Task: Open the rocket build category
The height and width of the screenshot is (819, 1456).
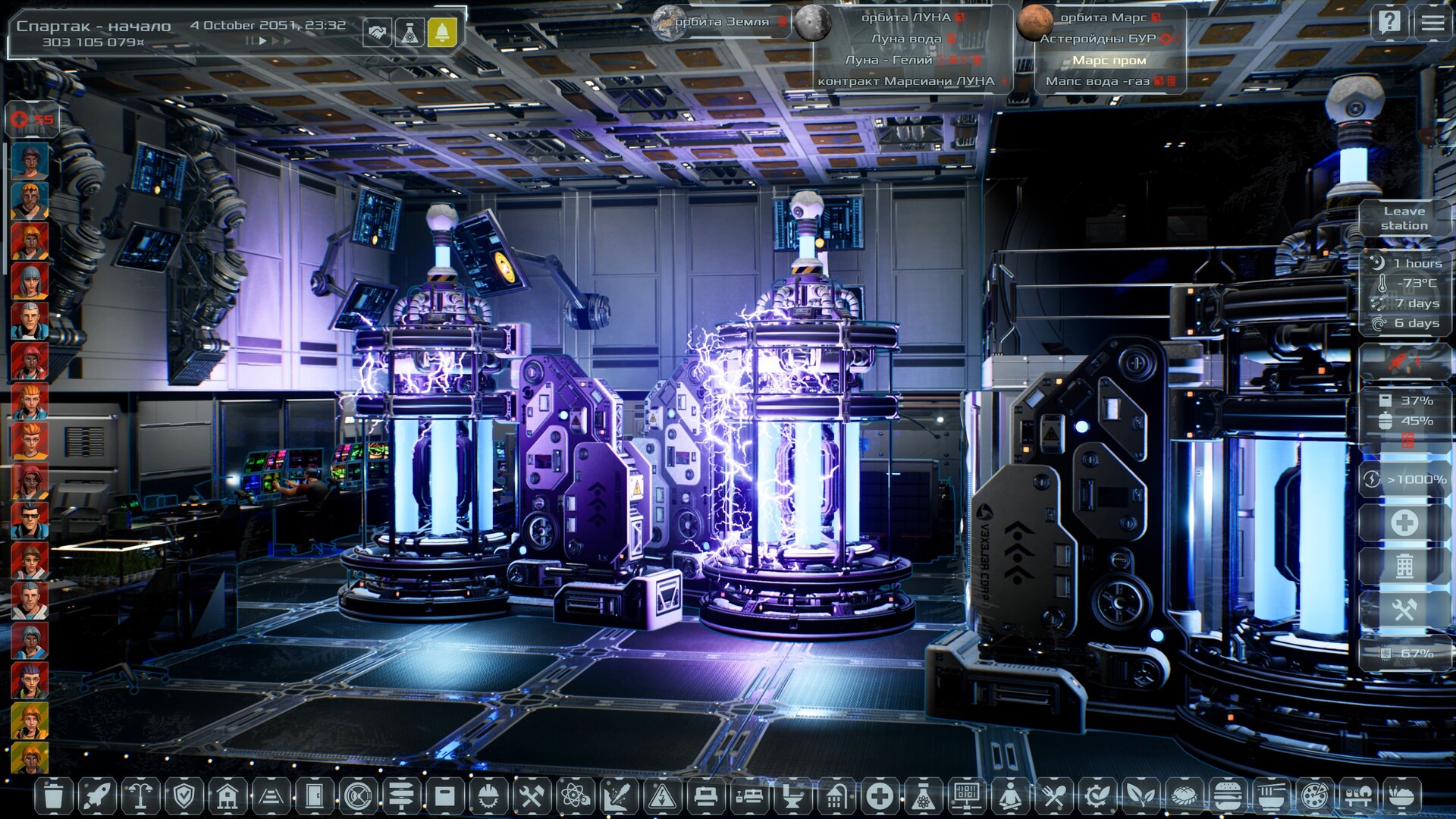Action: [x=97, y=796]
